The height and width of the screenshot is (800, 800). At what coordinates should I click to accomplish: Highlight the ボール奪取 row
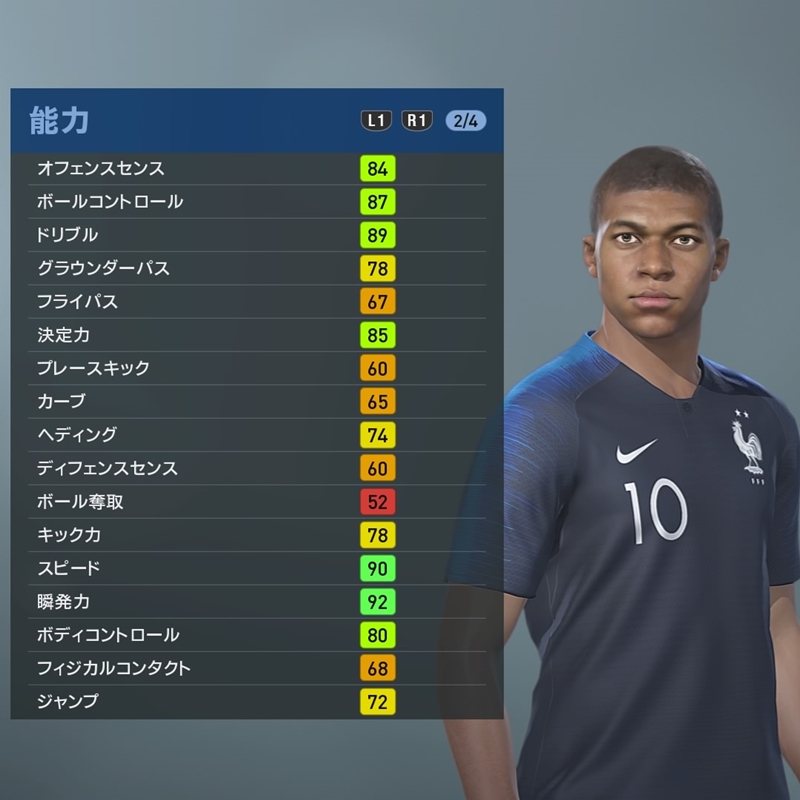(256, 501)
